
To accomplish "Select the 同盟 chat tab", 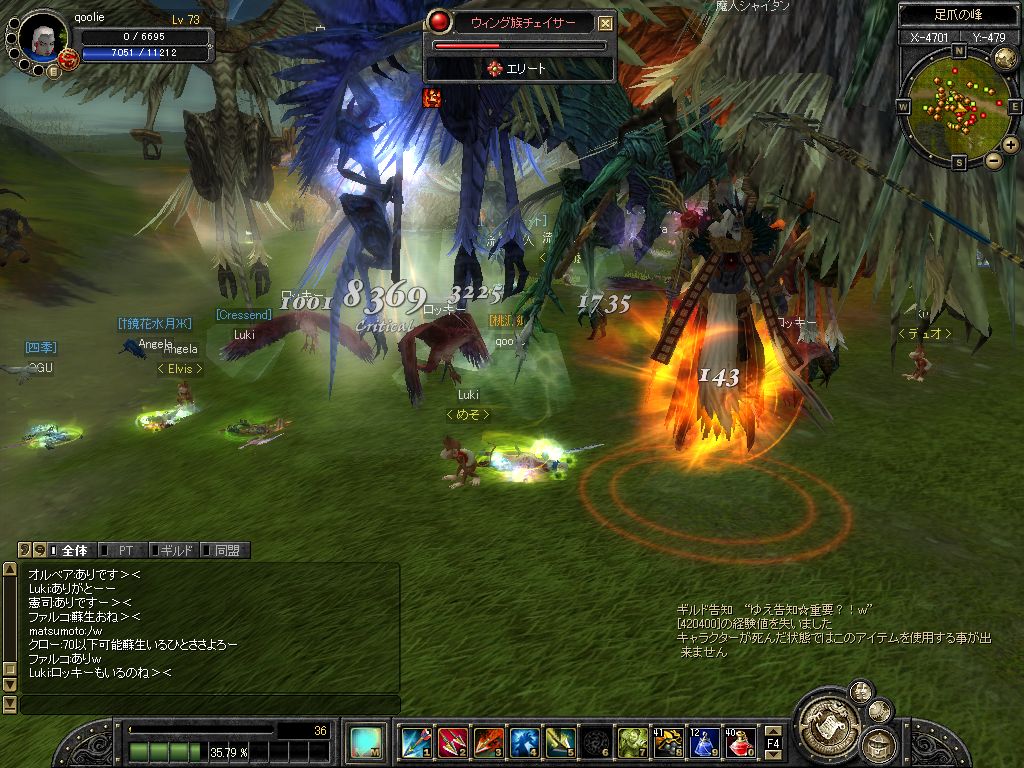I will [x=226, y=550].
